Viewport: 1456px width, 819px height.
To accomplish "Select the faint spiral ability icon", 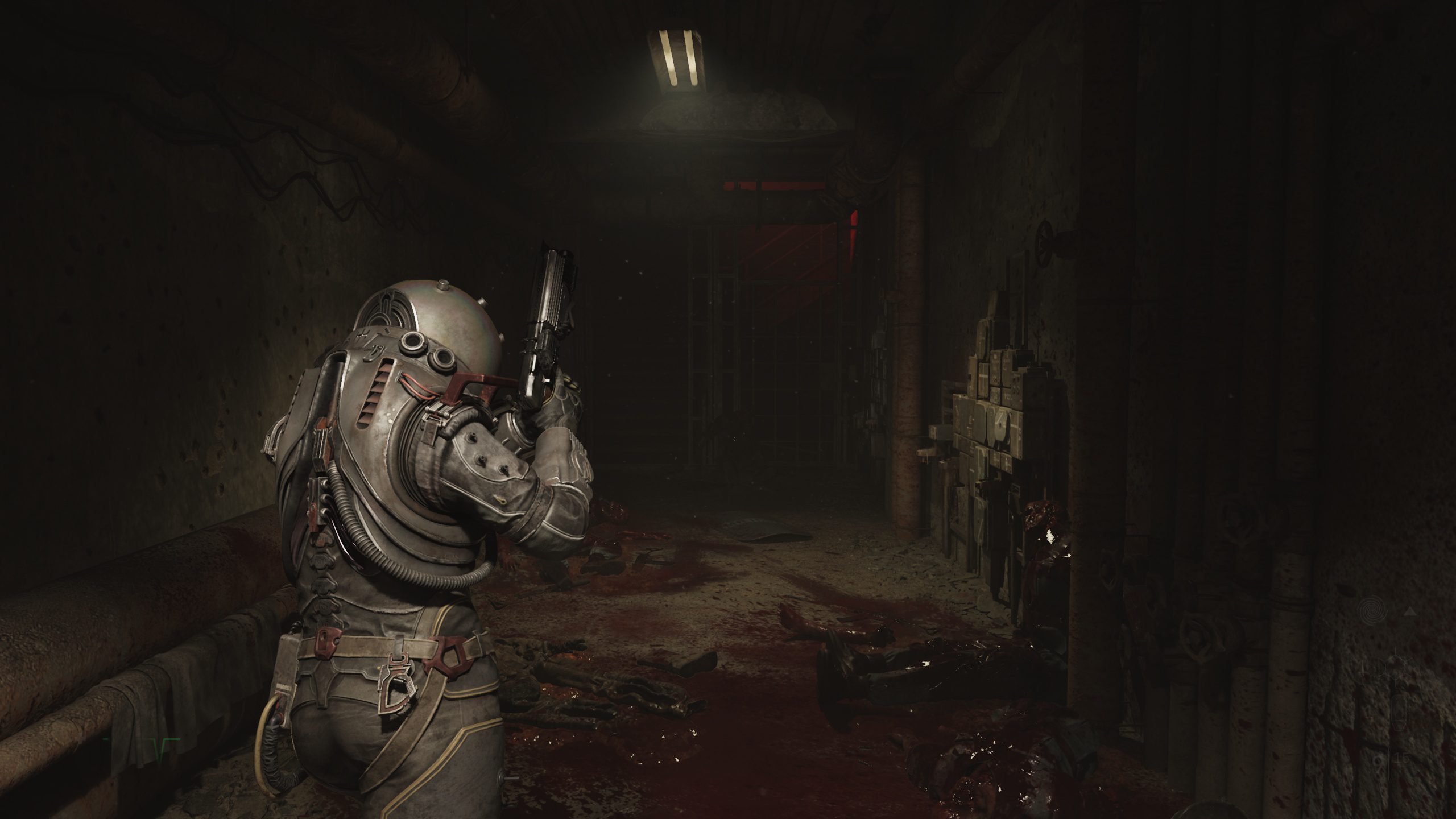I will click(x=1372, y=611).
